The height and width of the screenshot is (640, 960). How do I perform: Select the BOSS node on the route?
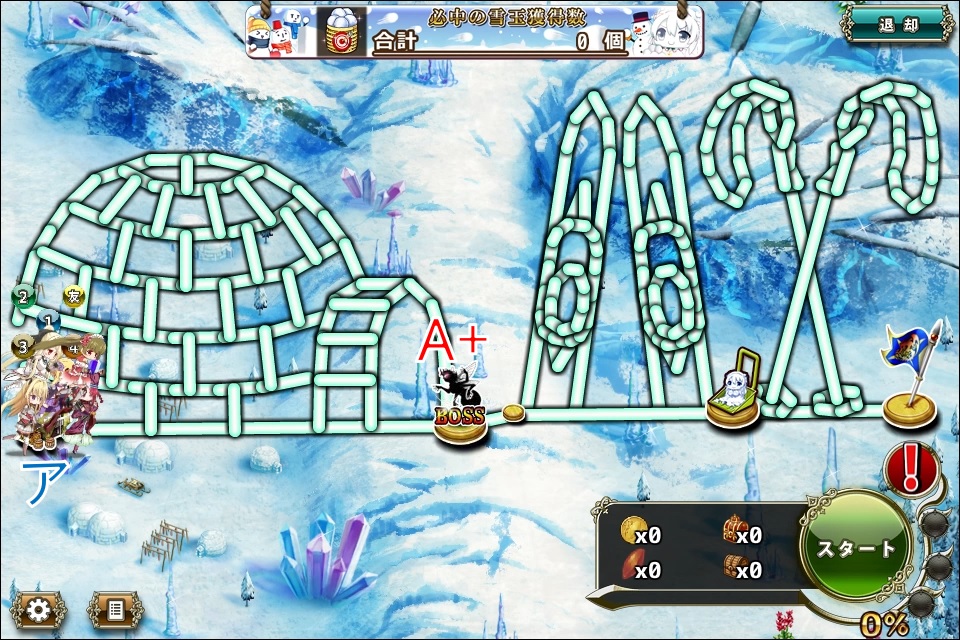point(460,412)
